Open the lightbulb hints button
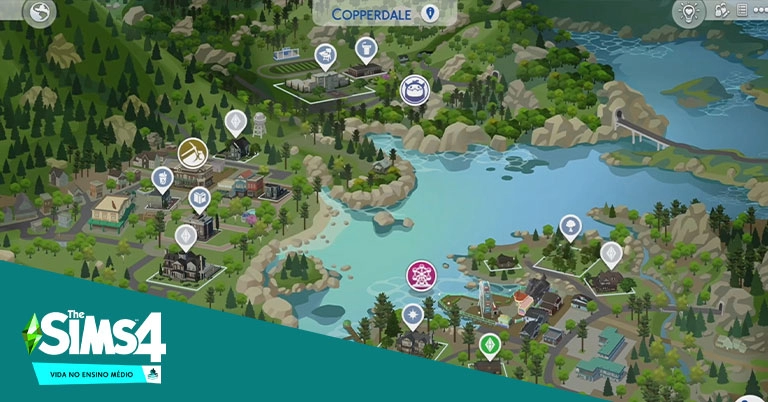This screenshot has width=768, height=402. coord(688,13)
